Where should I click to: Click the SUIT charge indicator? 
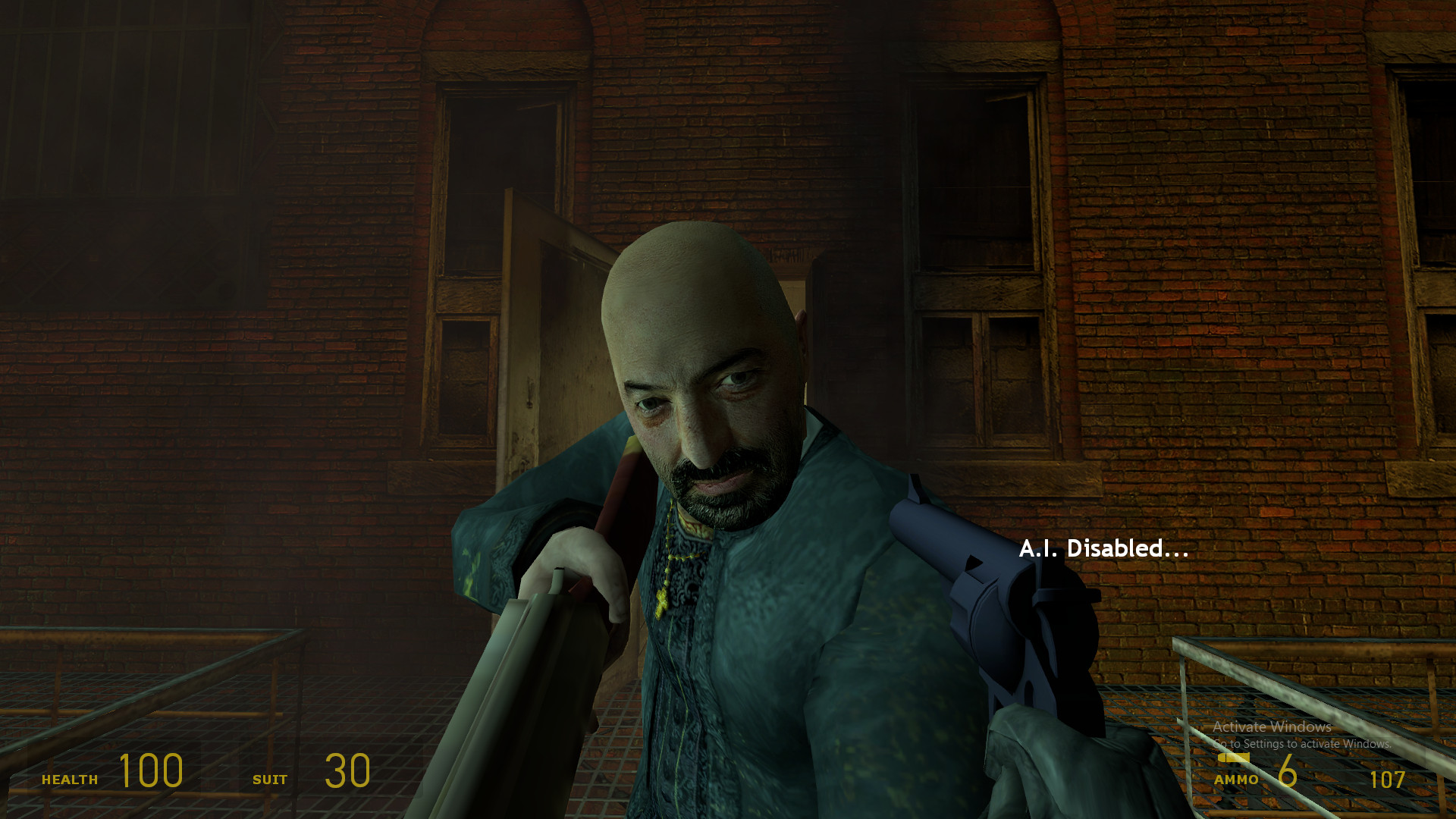(271, 778)
